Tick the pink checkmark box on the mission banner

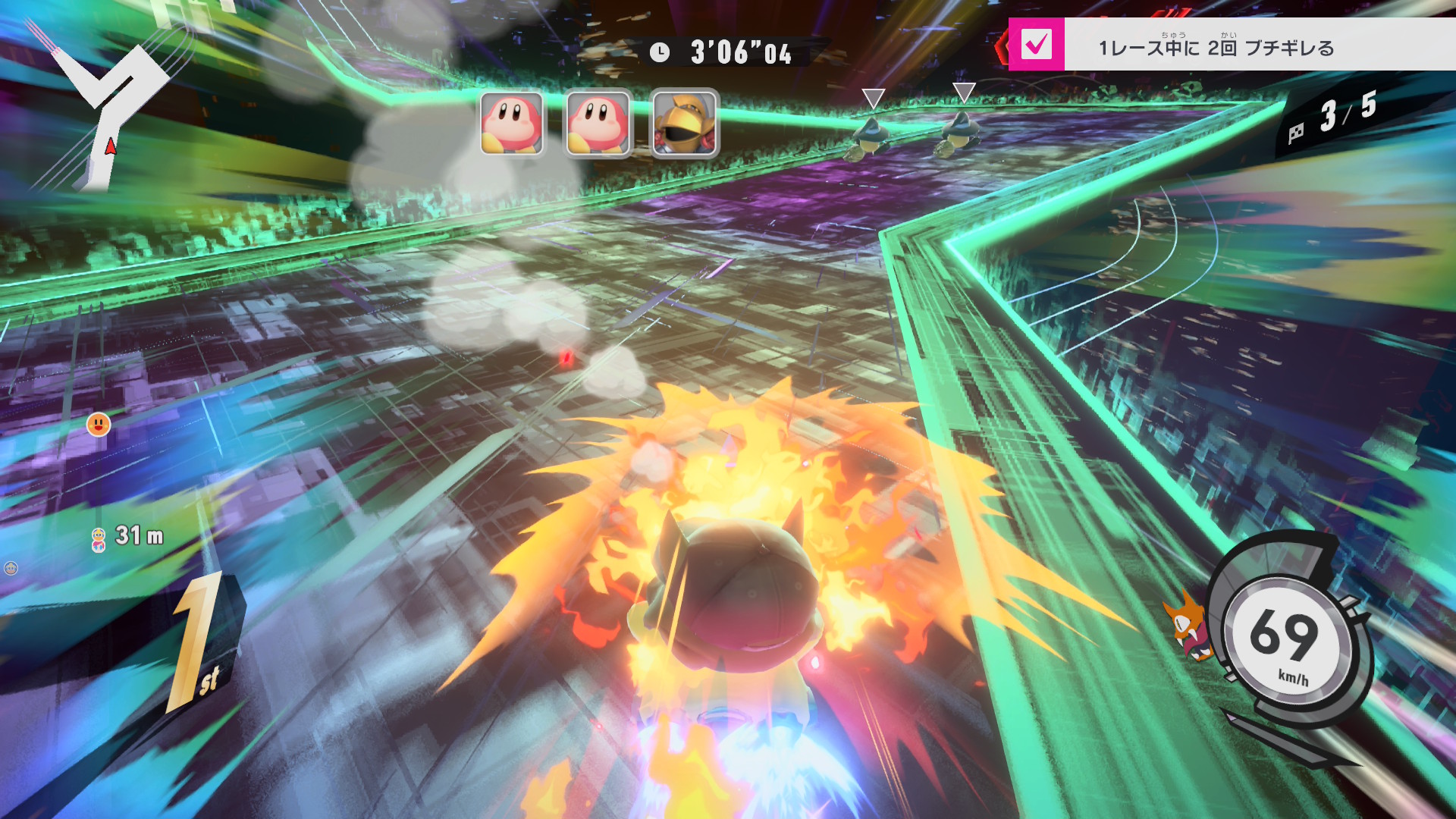click(x=1036, y=45)
